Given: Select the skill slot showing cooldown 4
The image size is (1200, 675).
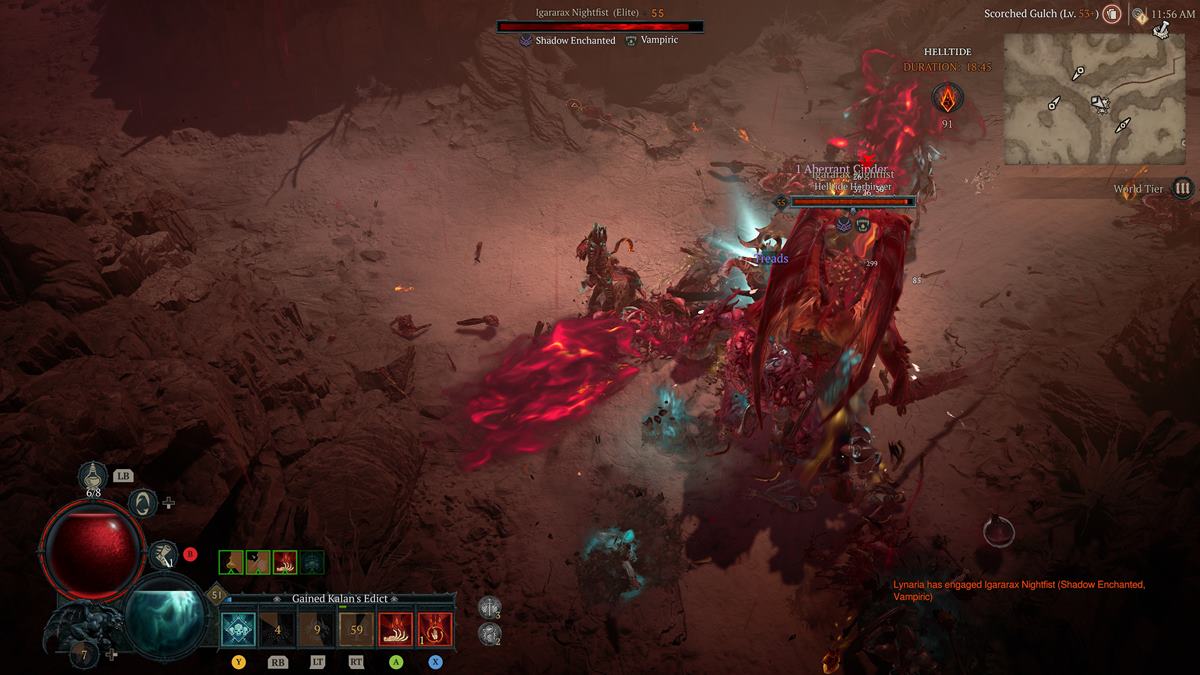Looking at the screenshot, I should click(x=277, y=629).
